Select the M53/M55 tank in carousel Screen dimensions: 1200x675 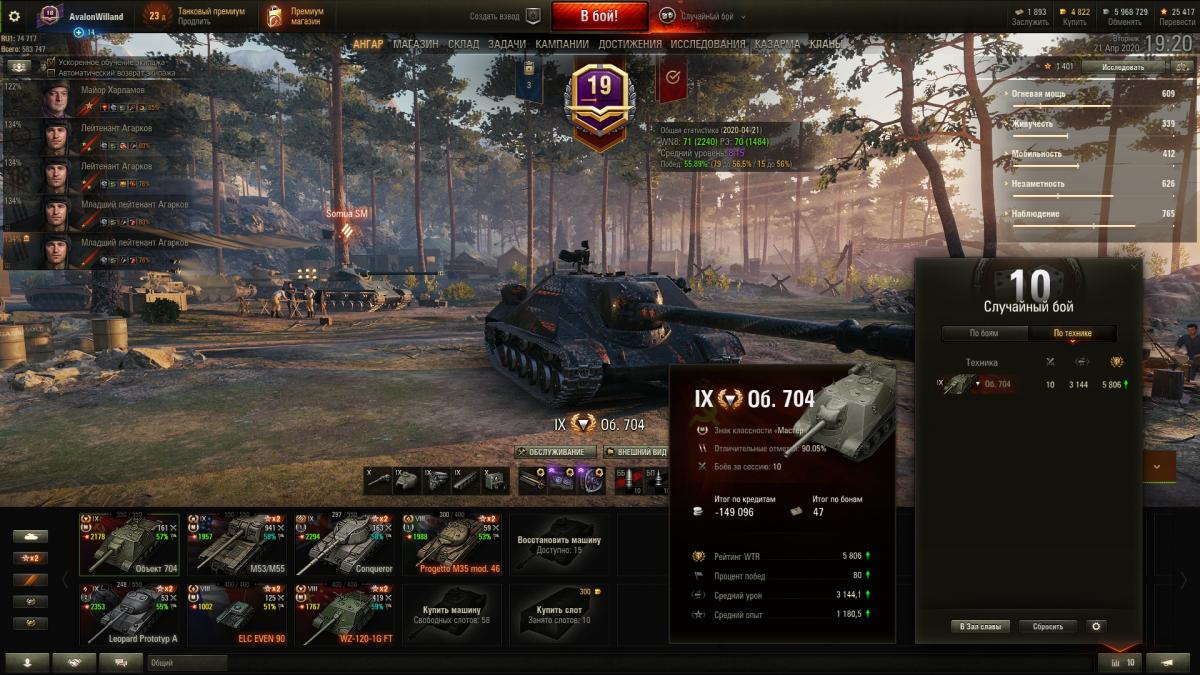[235, 545]
